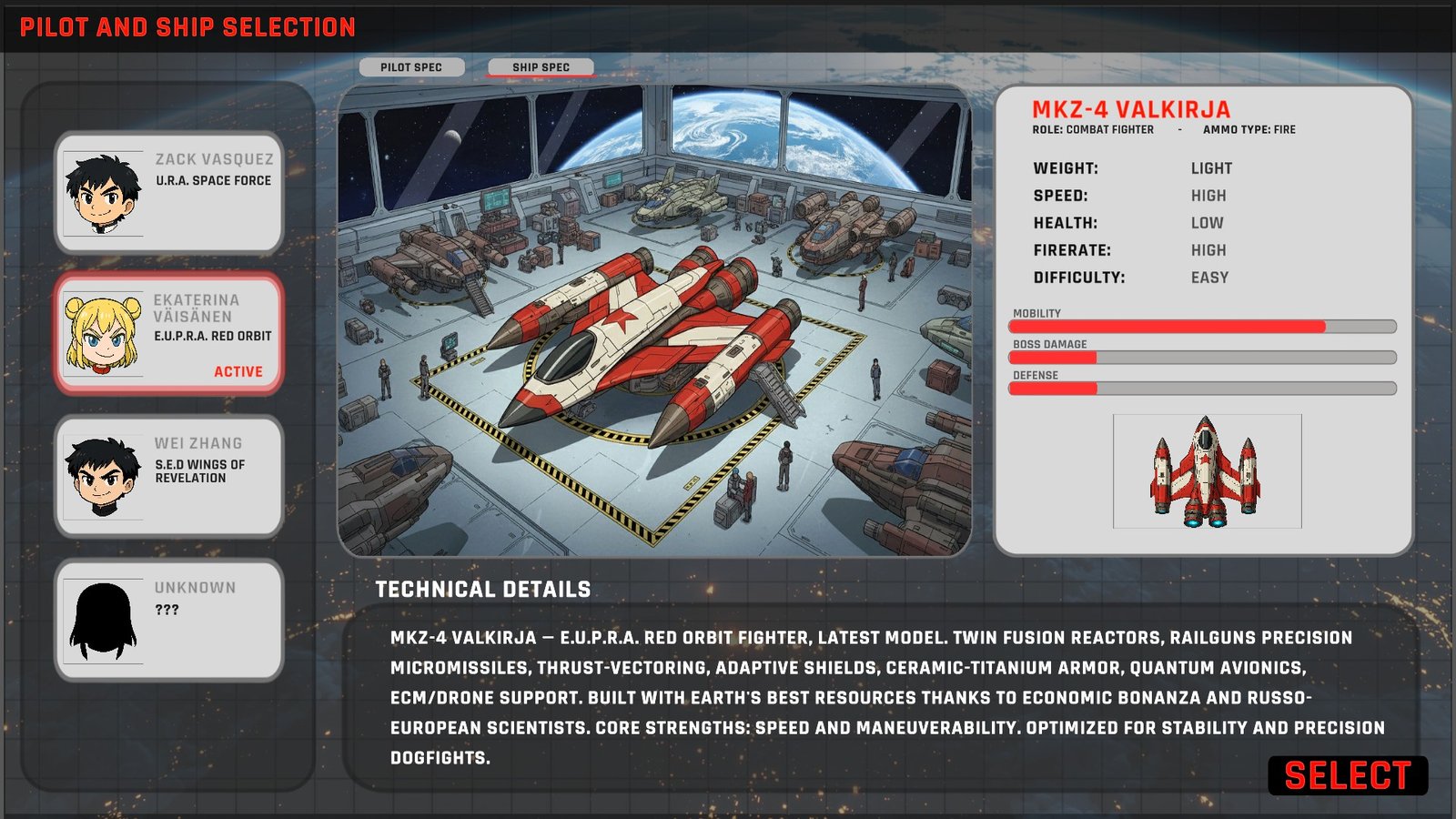The height and width of the screenshot is (819, 1456).
Task: Click the Unknown locked pilot card
Action: click(169, 620)
